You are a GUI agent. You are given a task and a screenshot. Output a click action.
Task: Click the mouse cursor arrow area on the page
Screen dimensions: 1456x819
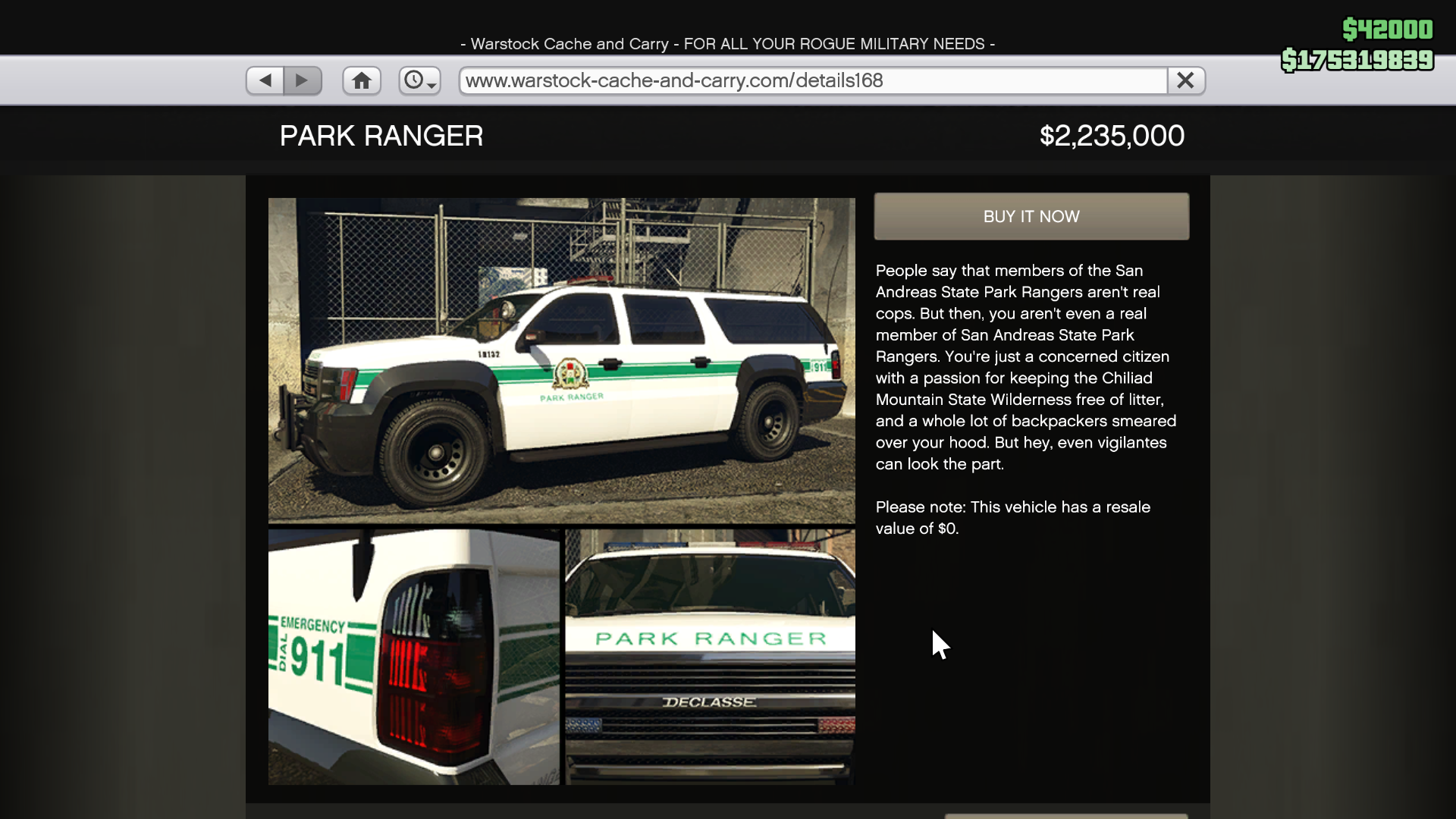pos(940,645)
